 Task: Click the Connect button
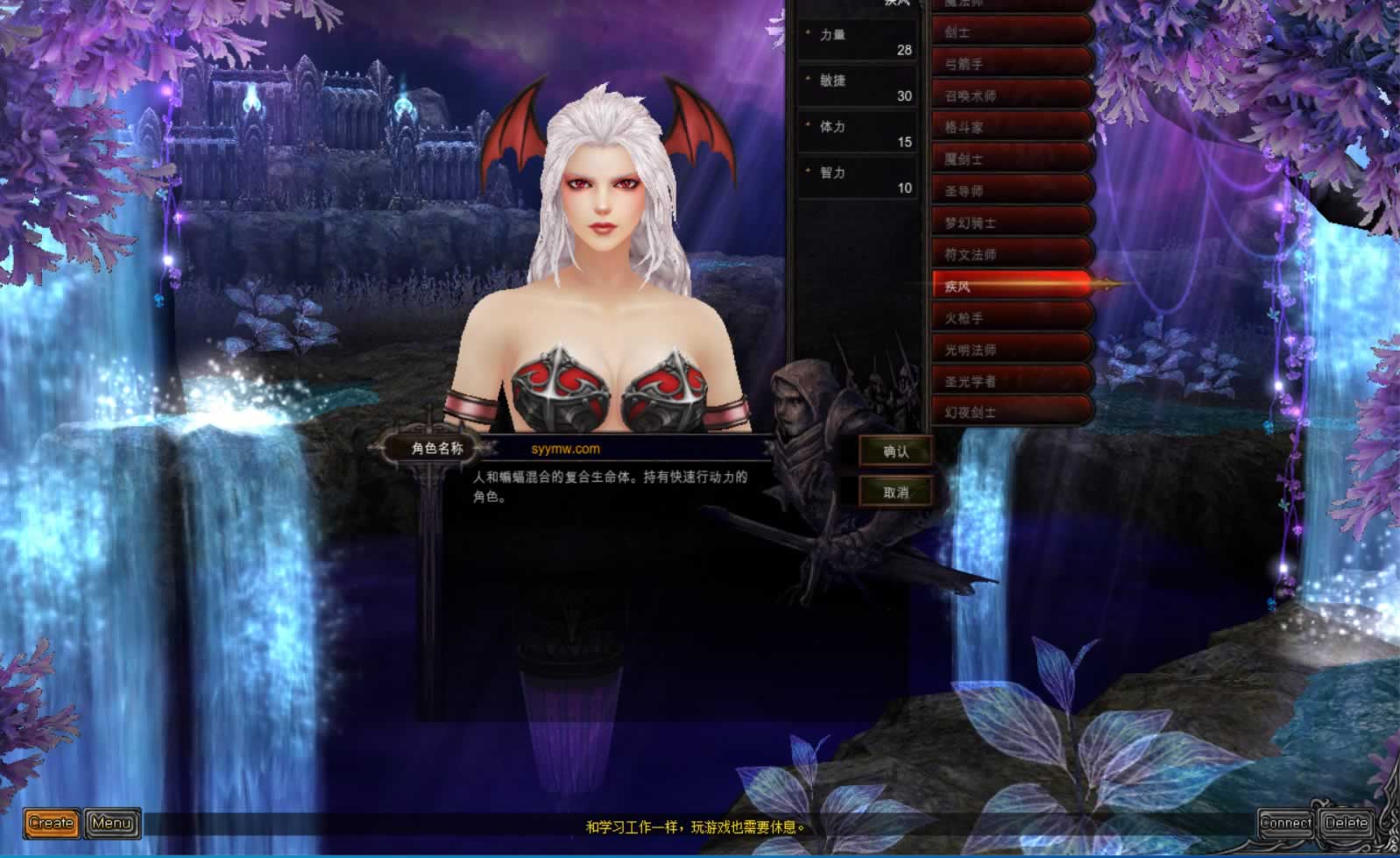pyautogui.click(x=1285, y=823)
